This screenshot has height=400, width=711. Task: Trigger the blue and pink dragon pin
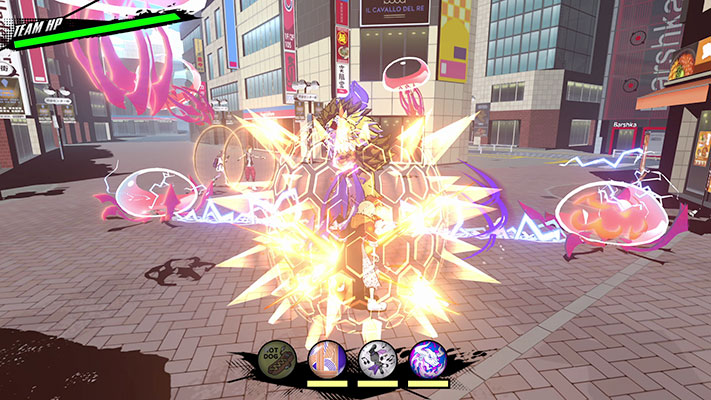pyautogui.click(x=428, y=357)
